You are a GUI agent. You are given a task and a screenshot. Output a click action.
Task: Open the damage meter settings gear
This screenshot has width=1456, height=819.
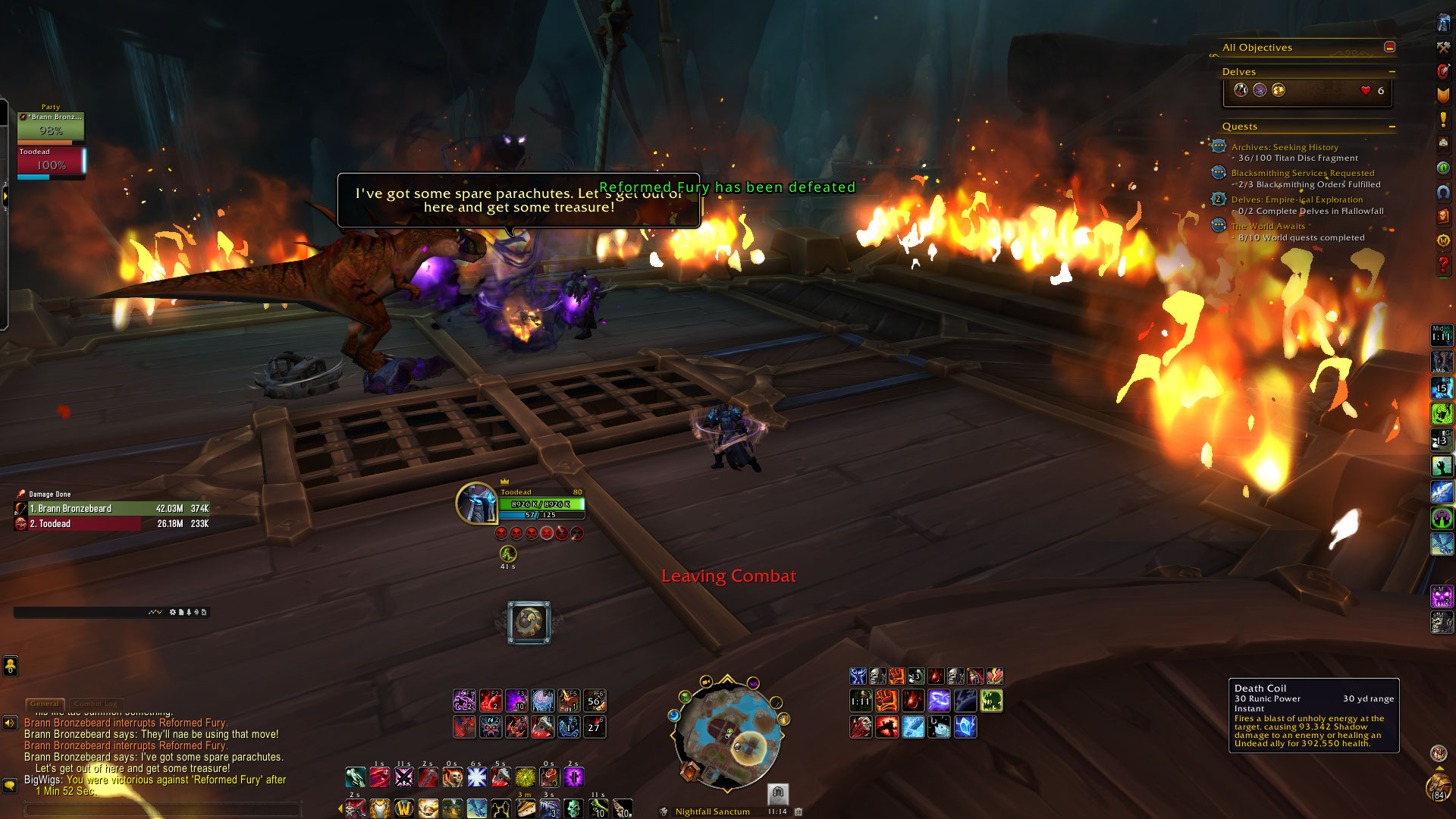click(x=172, y=612)
